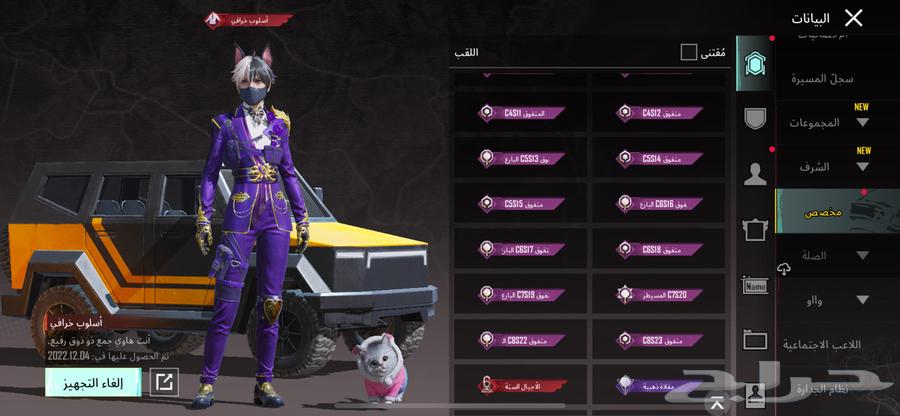Viewport: 900px width, 416px height.
Task: Select the C5S15 title badge
Action: [520, 203]
